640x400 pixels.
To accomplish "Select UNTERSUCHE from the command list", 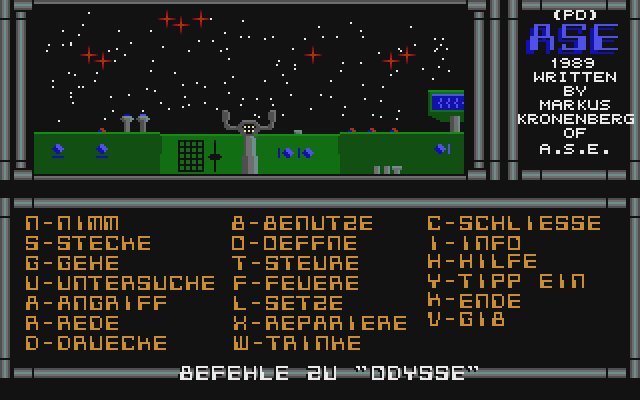I will click(x=120, y=283).
